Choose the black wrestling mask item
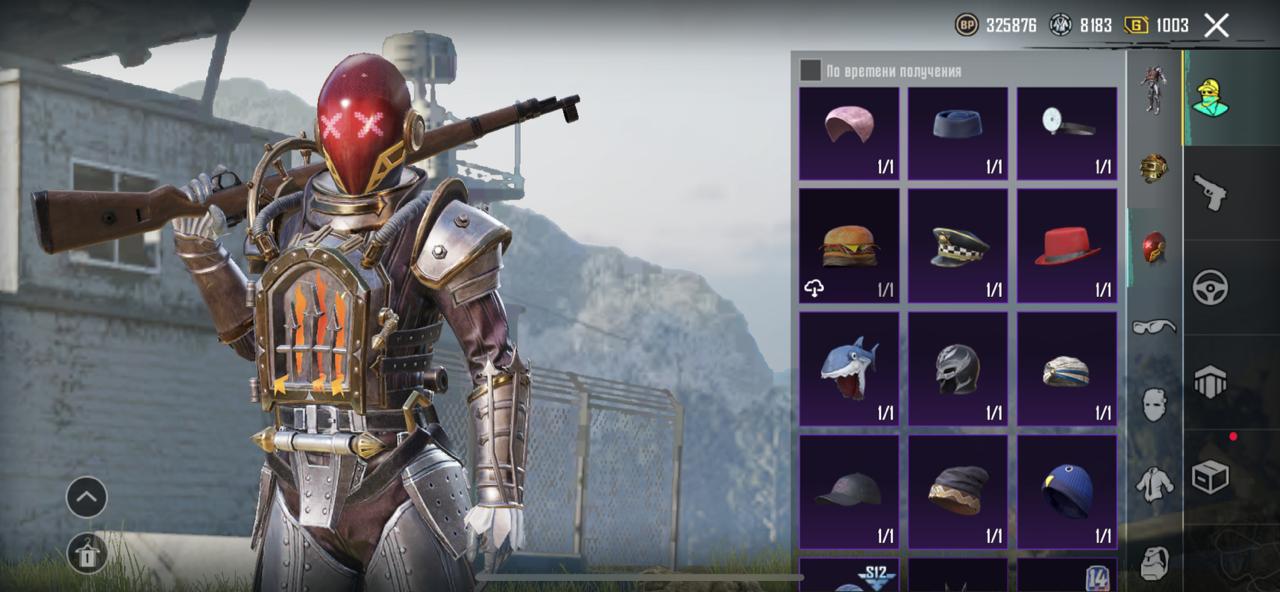Screen dimensions: 1280x592 click(x=958, y=369)
